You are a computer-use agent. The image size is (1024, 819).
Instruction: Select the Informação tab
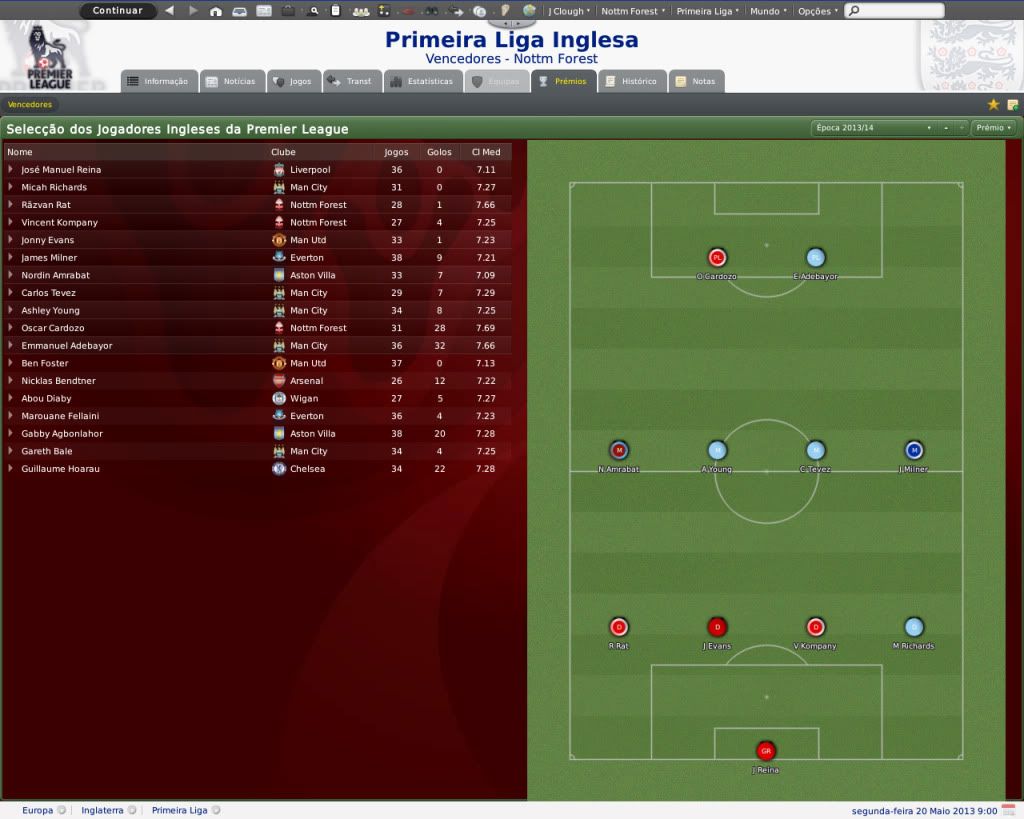tap(158, 81)
